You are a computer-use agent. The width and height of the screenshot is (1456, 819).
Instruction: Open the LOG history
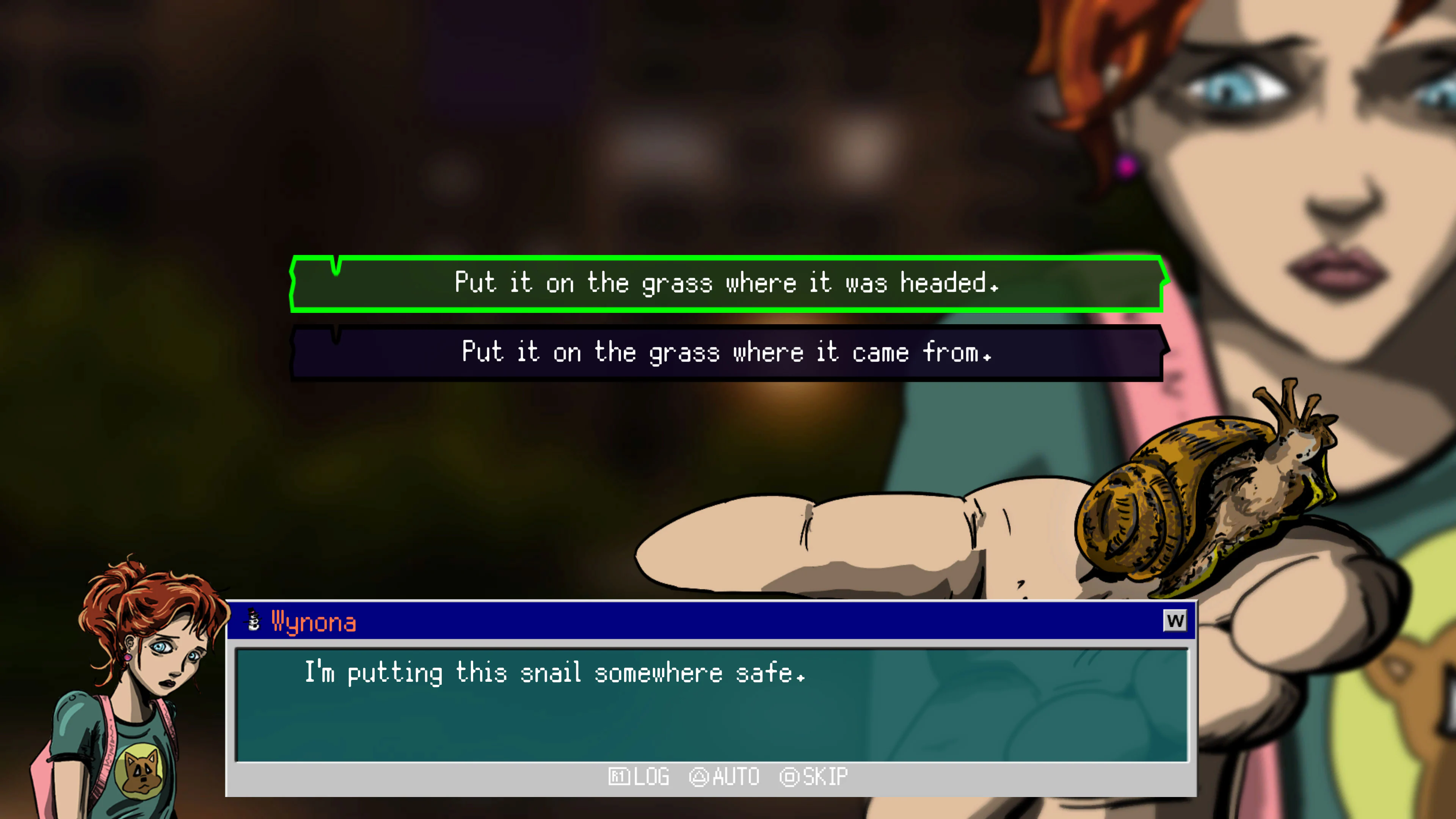pyautogui.click(x=650, y=777)
